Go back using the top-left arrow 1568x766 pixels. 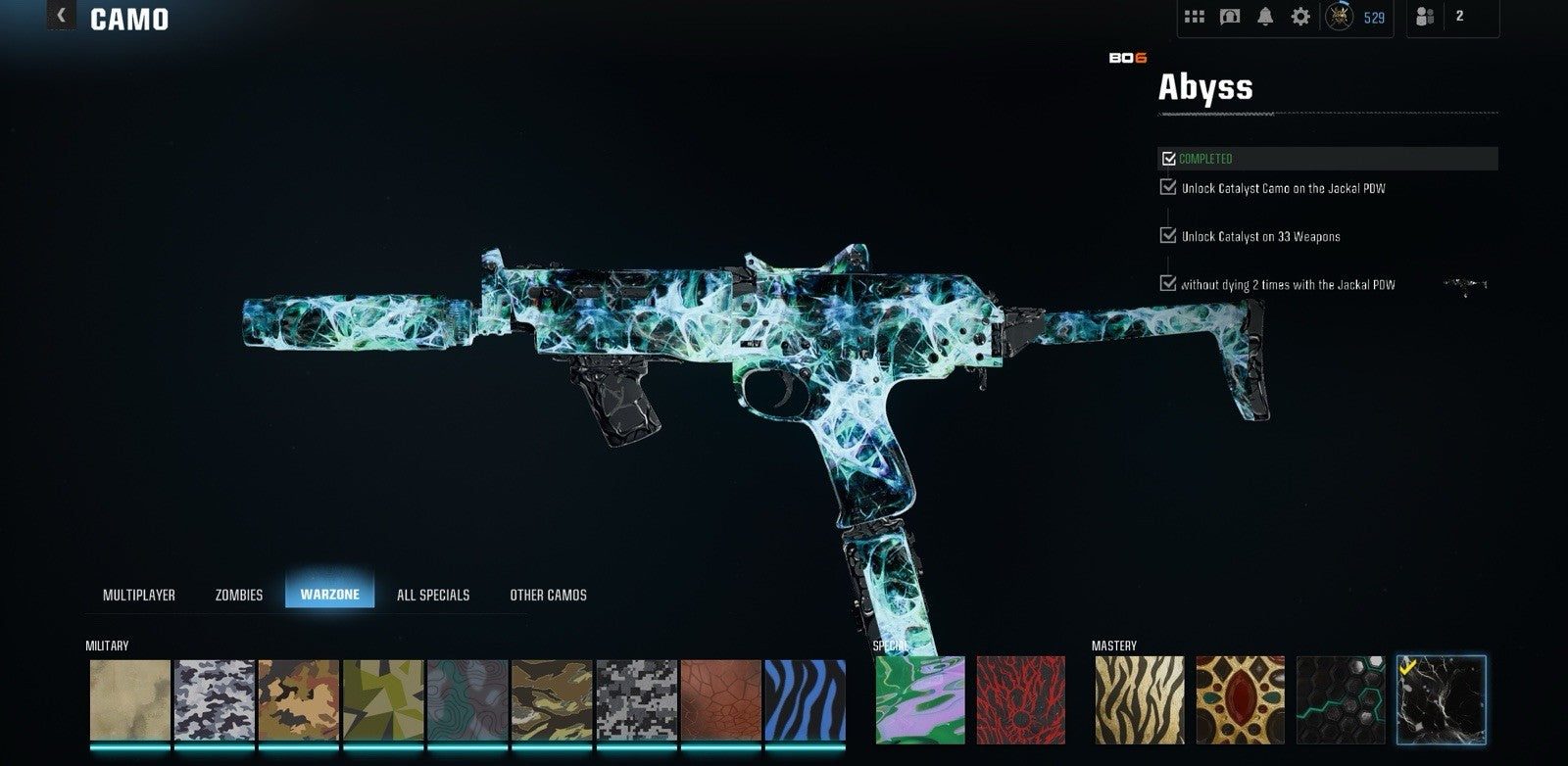click(x=61, y=15)
